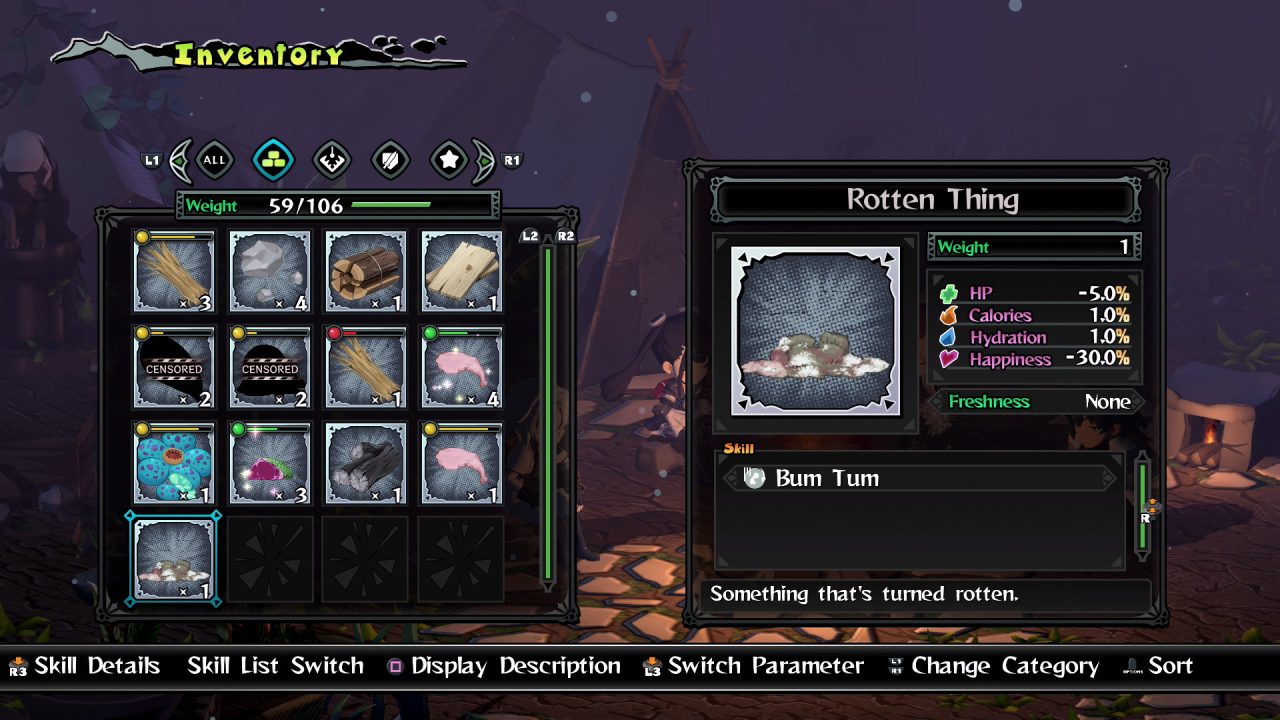
Task: Open the star category tab
Action: (x=449, y=159)
